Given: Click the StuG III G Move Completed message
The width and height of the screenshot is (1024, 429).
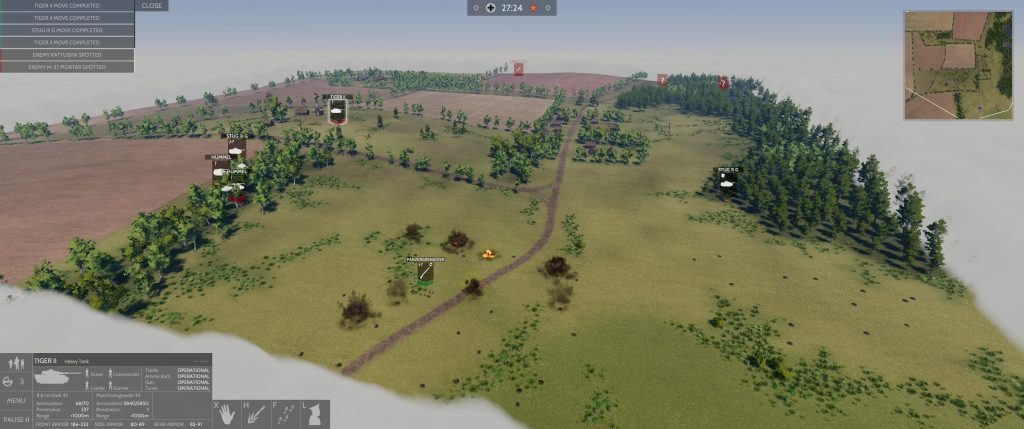Looking at the screenshot, I should 68,30.
